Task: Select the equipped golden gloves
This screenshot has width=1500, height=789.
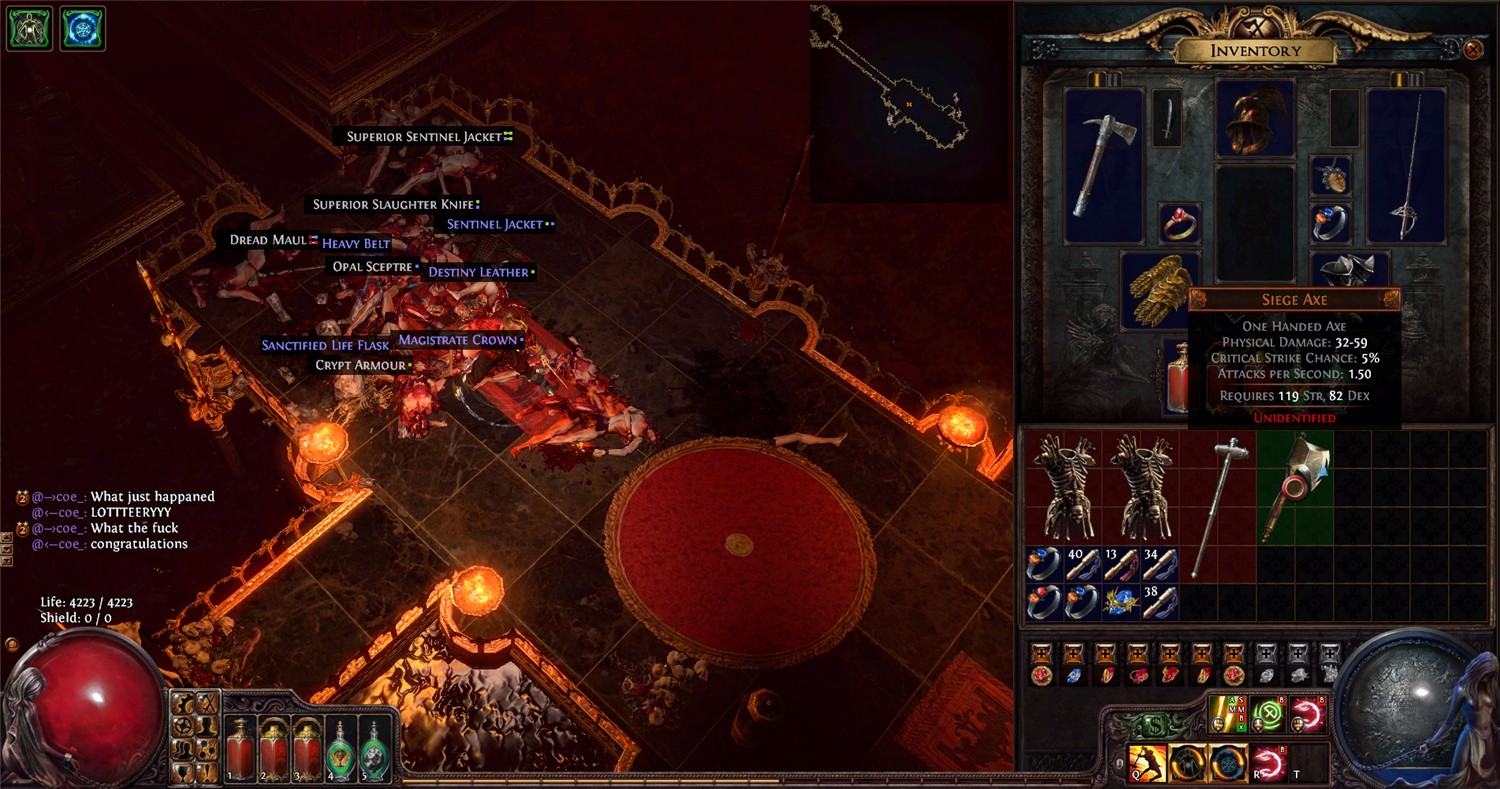Action: 1159,290
